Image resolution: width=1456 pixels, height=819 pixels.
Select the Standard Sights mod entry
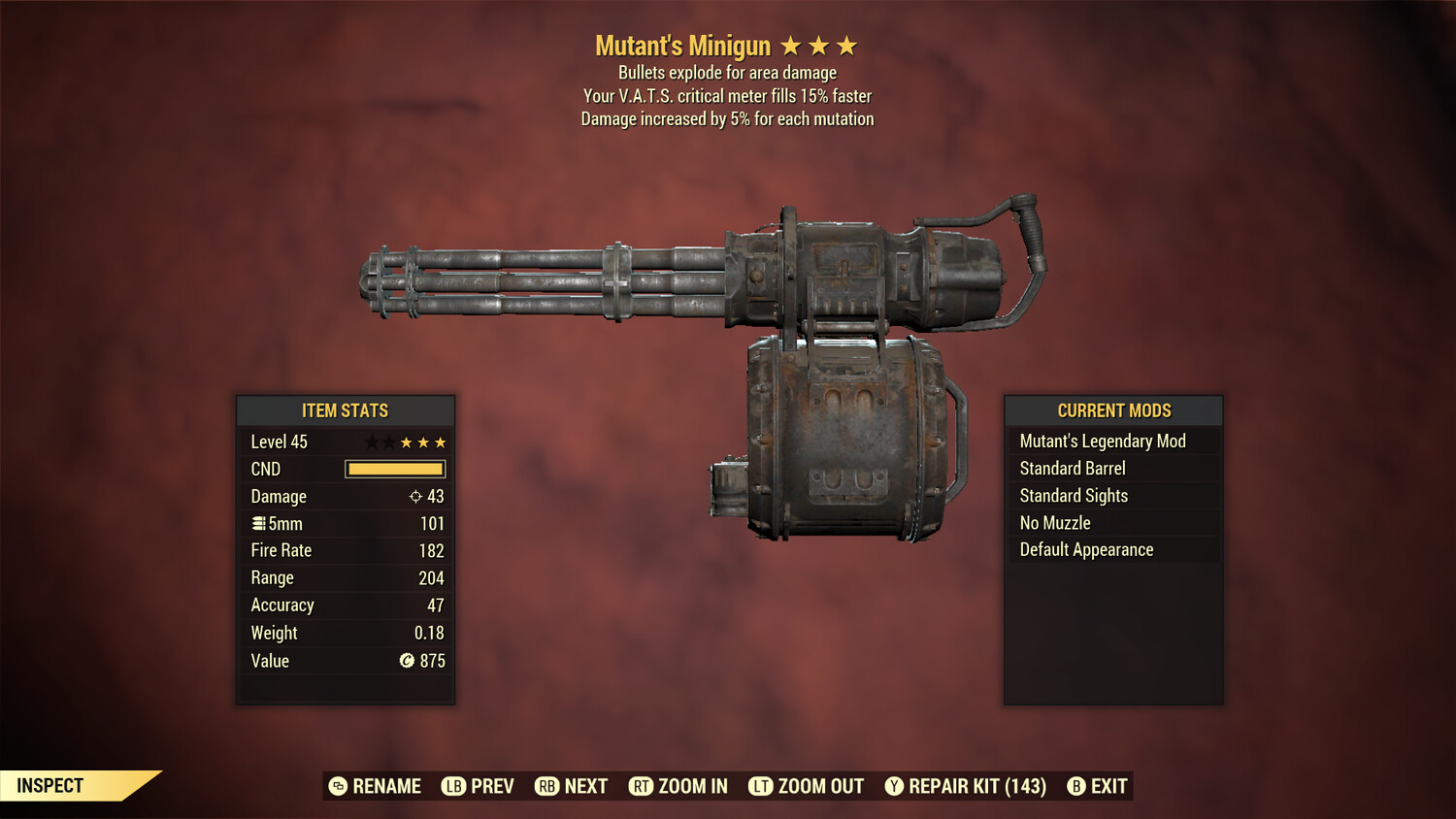click(1074, 495)
